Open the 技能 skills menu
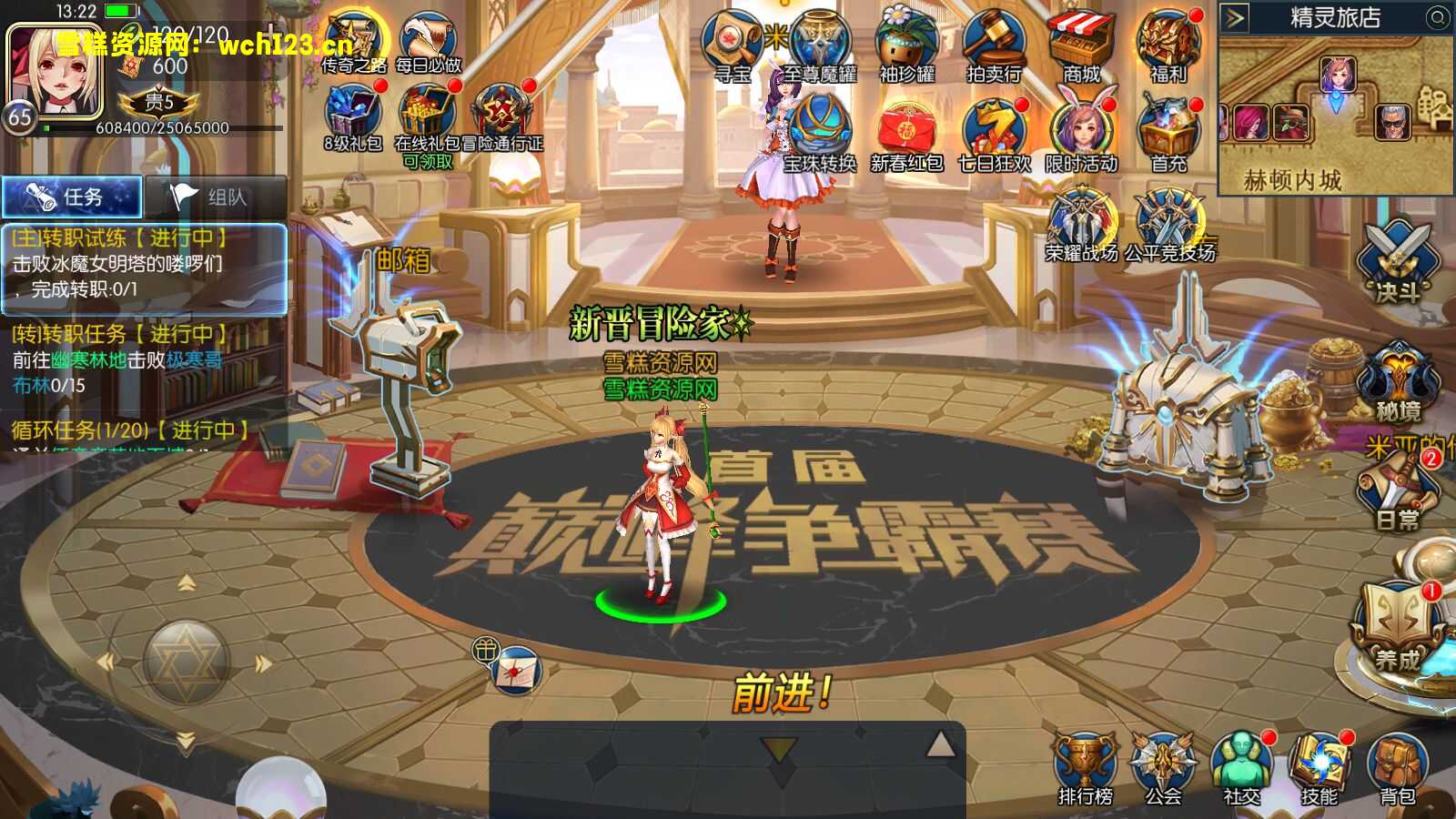Viewport: 1456px width, 819px height. click(1319, 769)
